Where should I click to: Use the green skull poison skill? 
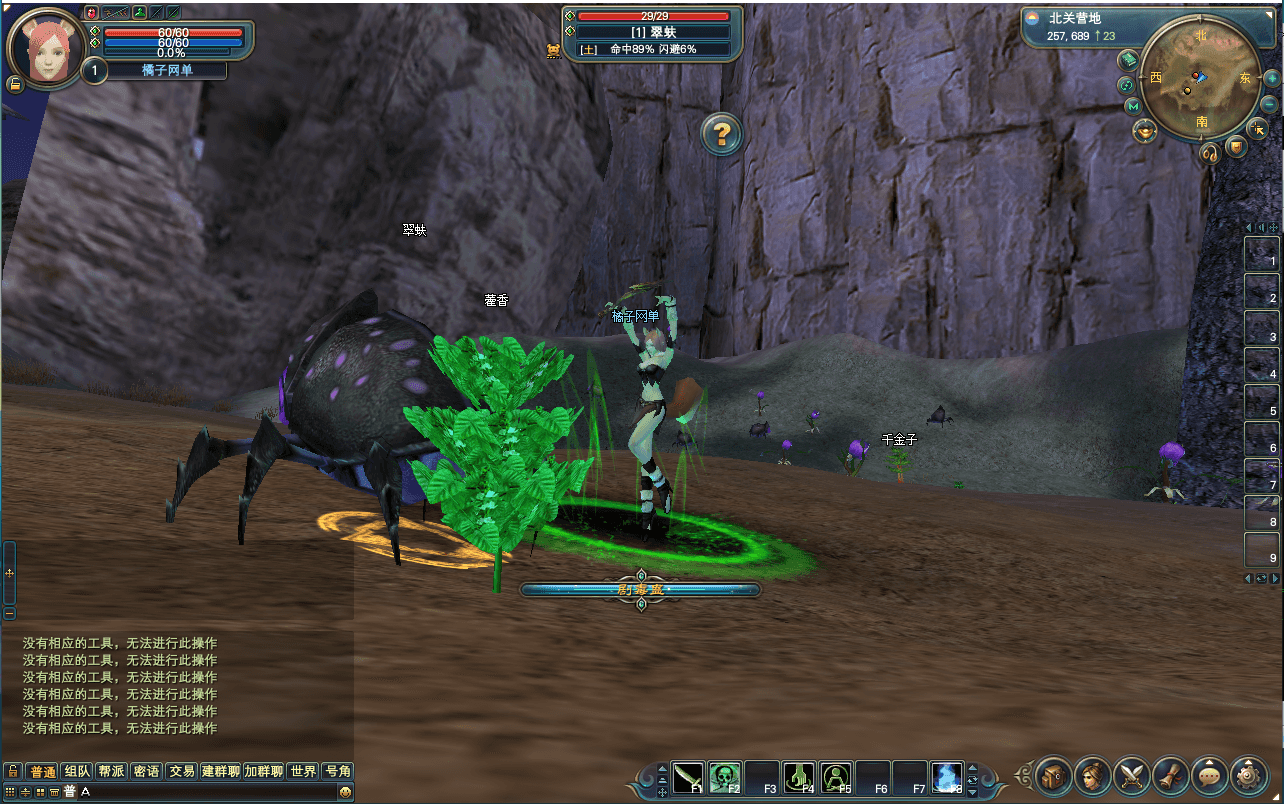[725, 777]
